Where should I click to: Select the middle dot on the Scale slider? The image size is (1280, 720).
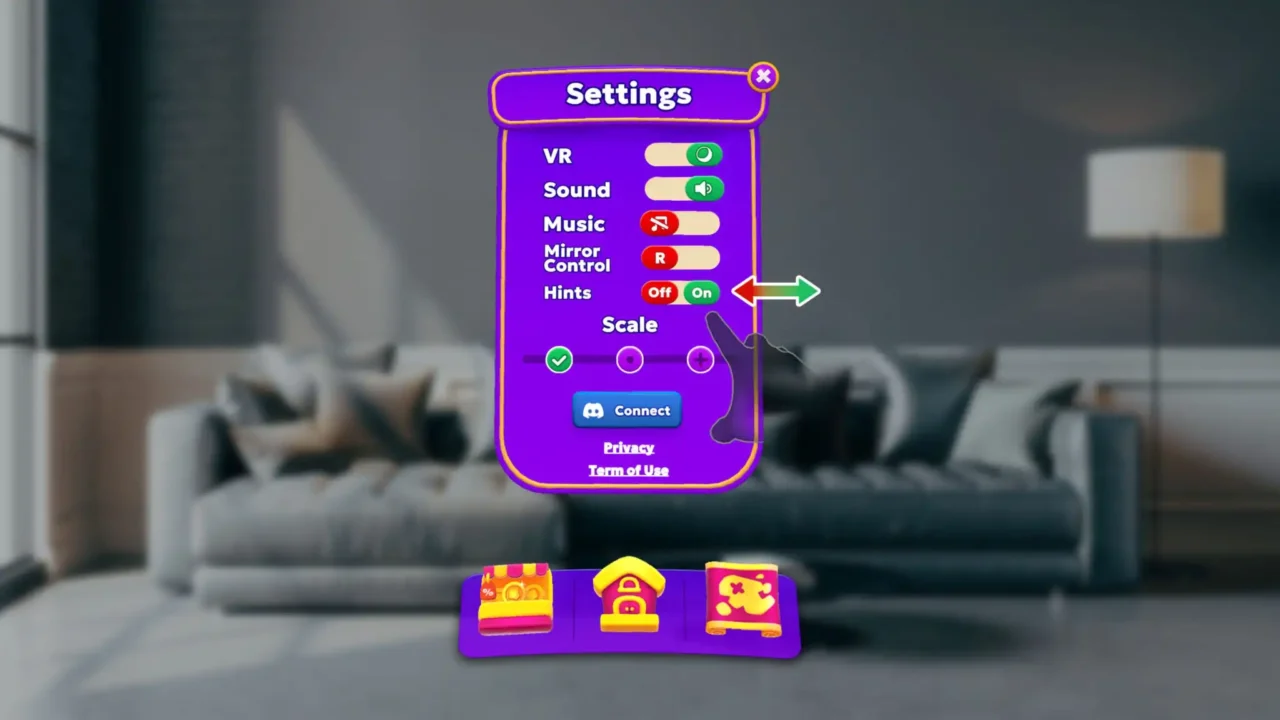629,360
